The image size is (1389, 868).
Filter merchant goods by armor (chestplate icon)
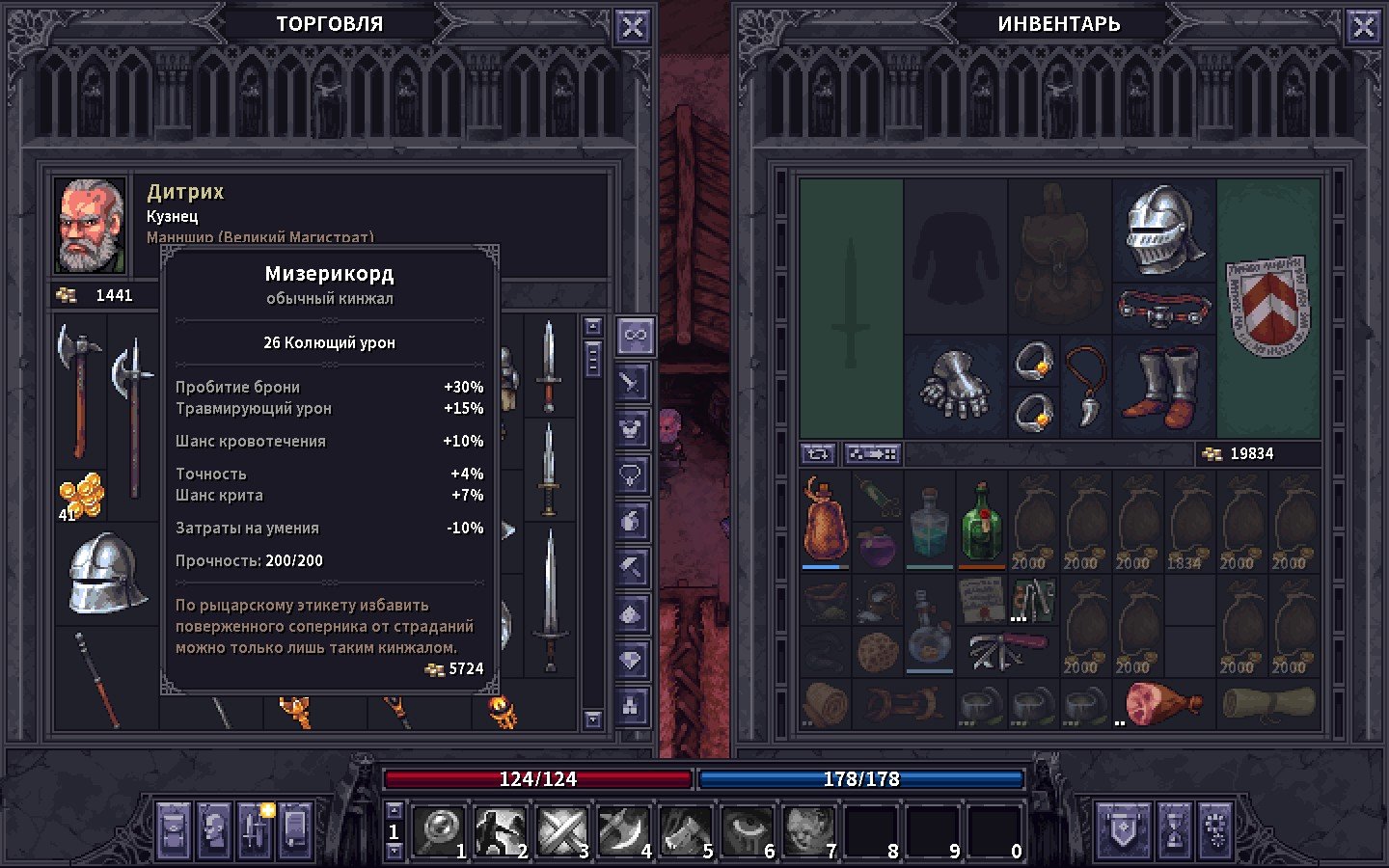tap(632, 428)
